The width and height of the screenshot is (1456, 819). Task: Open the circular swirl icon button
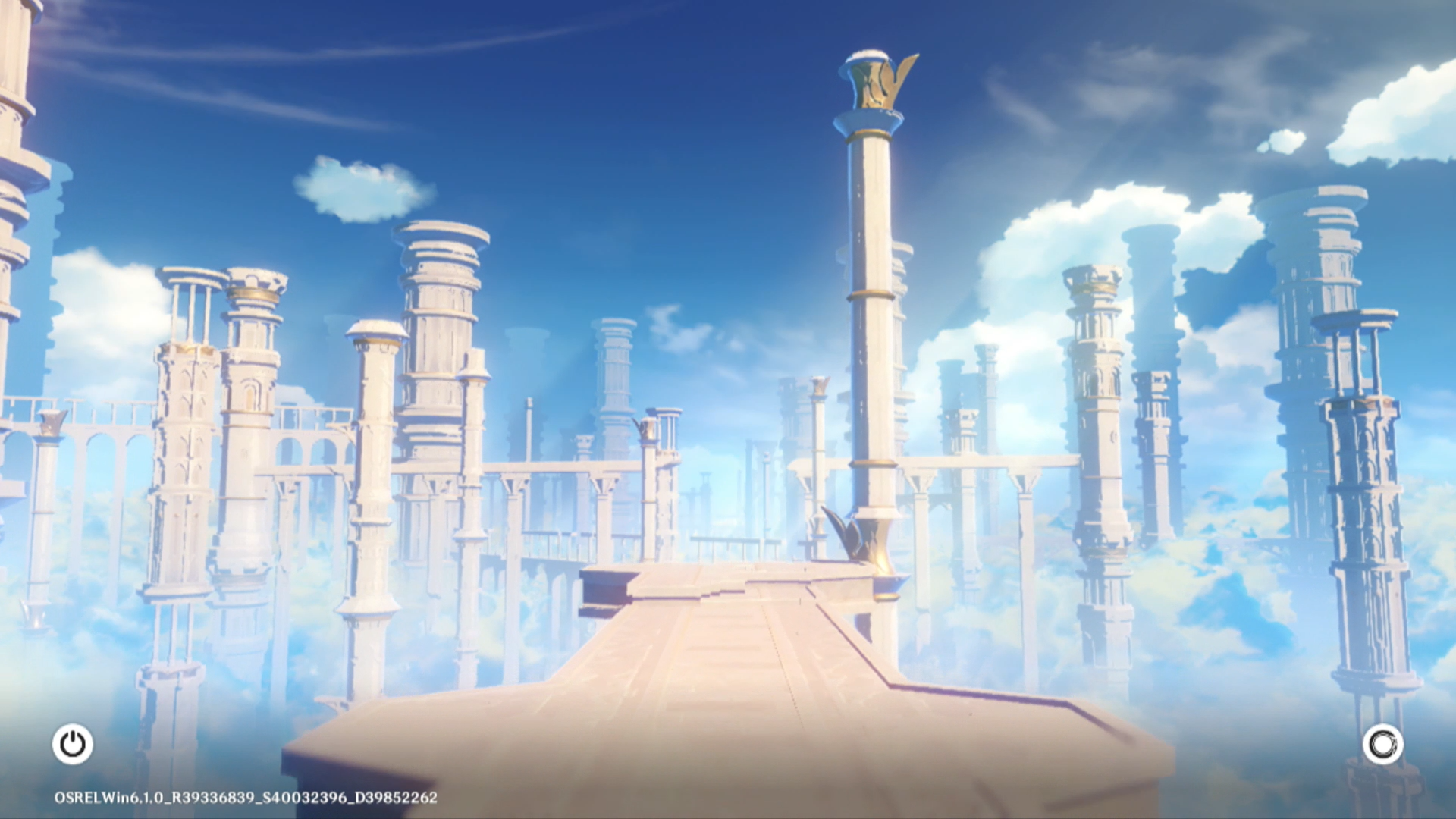pyautogui.click(x=1382, y=744)
